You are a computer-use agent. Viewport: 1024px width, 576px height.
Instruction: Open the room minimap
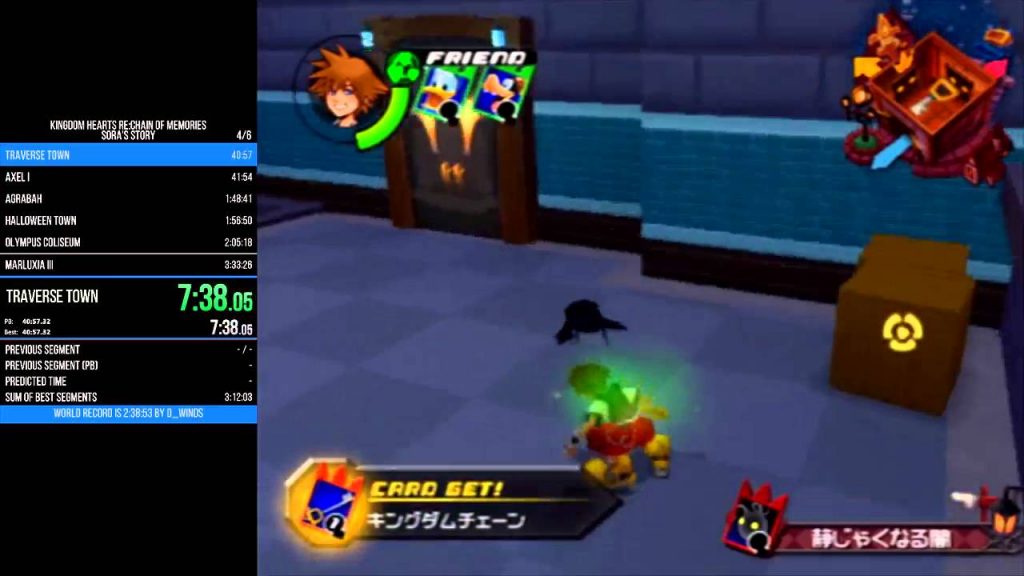(925, 95)
